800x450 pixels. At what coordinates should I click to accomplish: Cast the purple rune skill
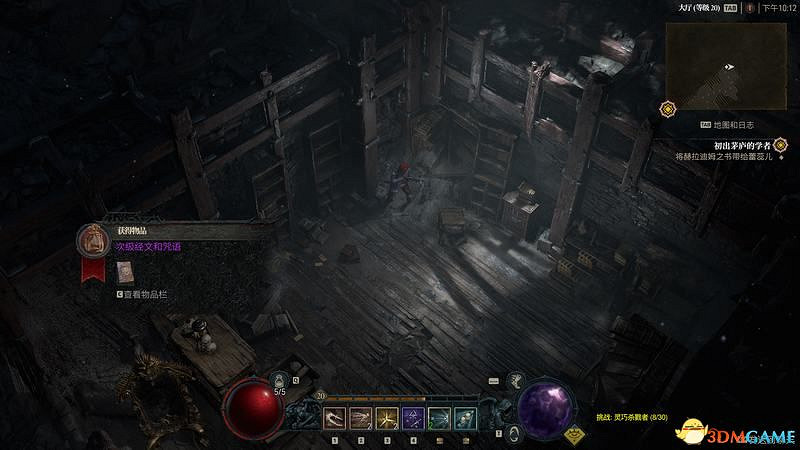click(x=413, y=417)
